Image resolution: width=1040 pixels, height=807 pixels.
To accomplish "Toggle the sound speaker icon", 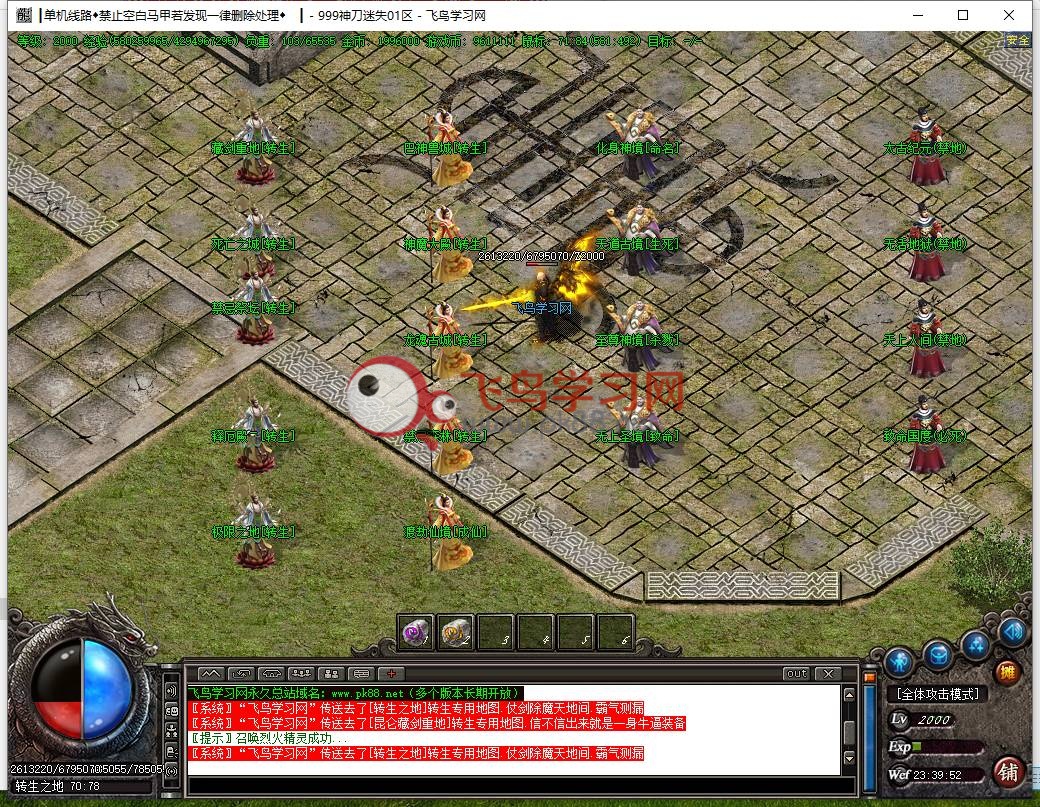I will point(1012,632).
